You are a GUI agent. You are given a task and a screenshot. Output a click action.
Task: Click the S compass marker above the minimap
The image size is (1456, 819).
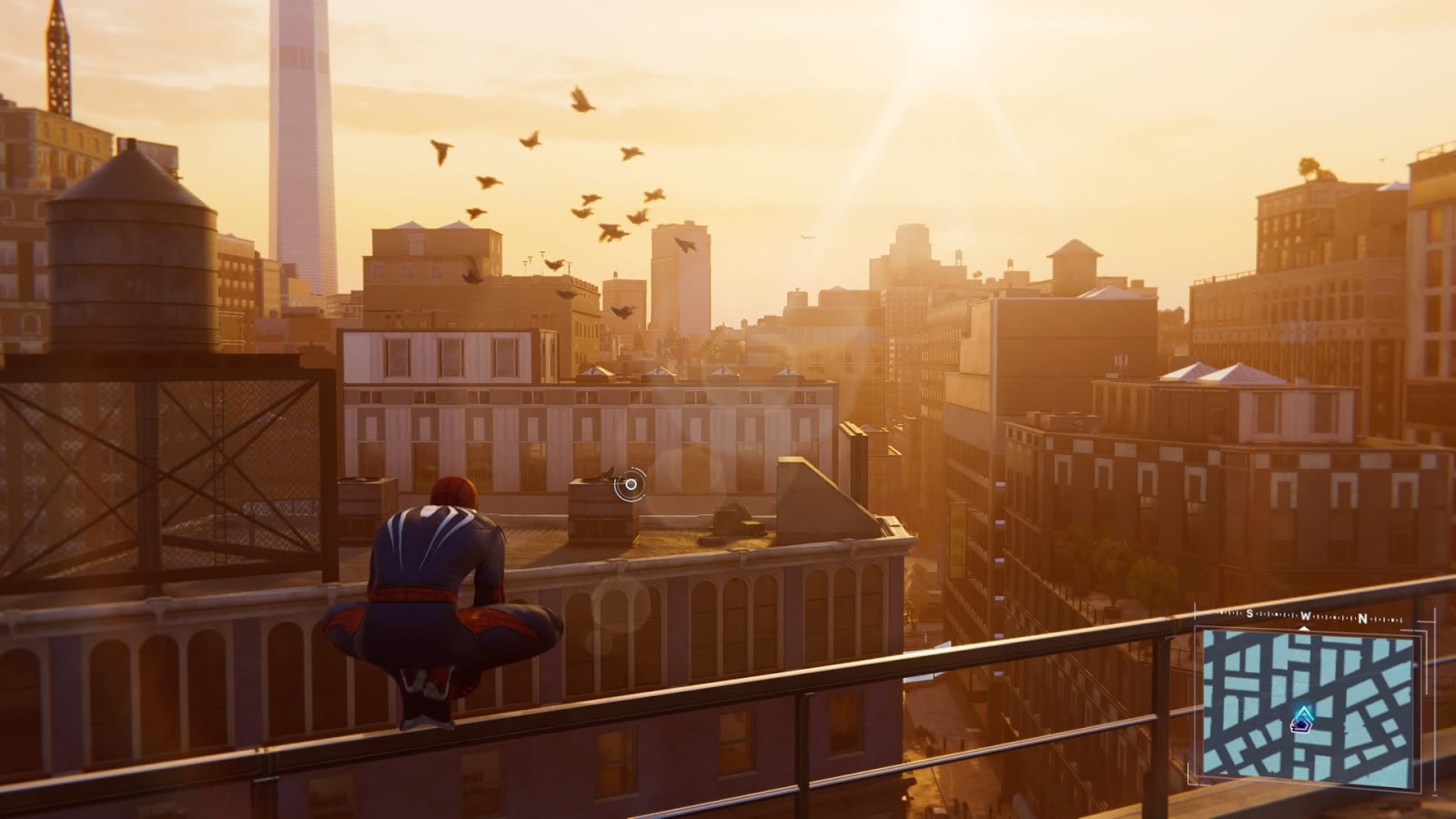[1249, 613]
